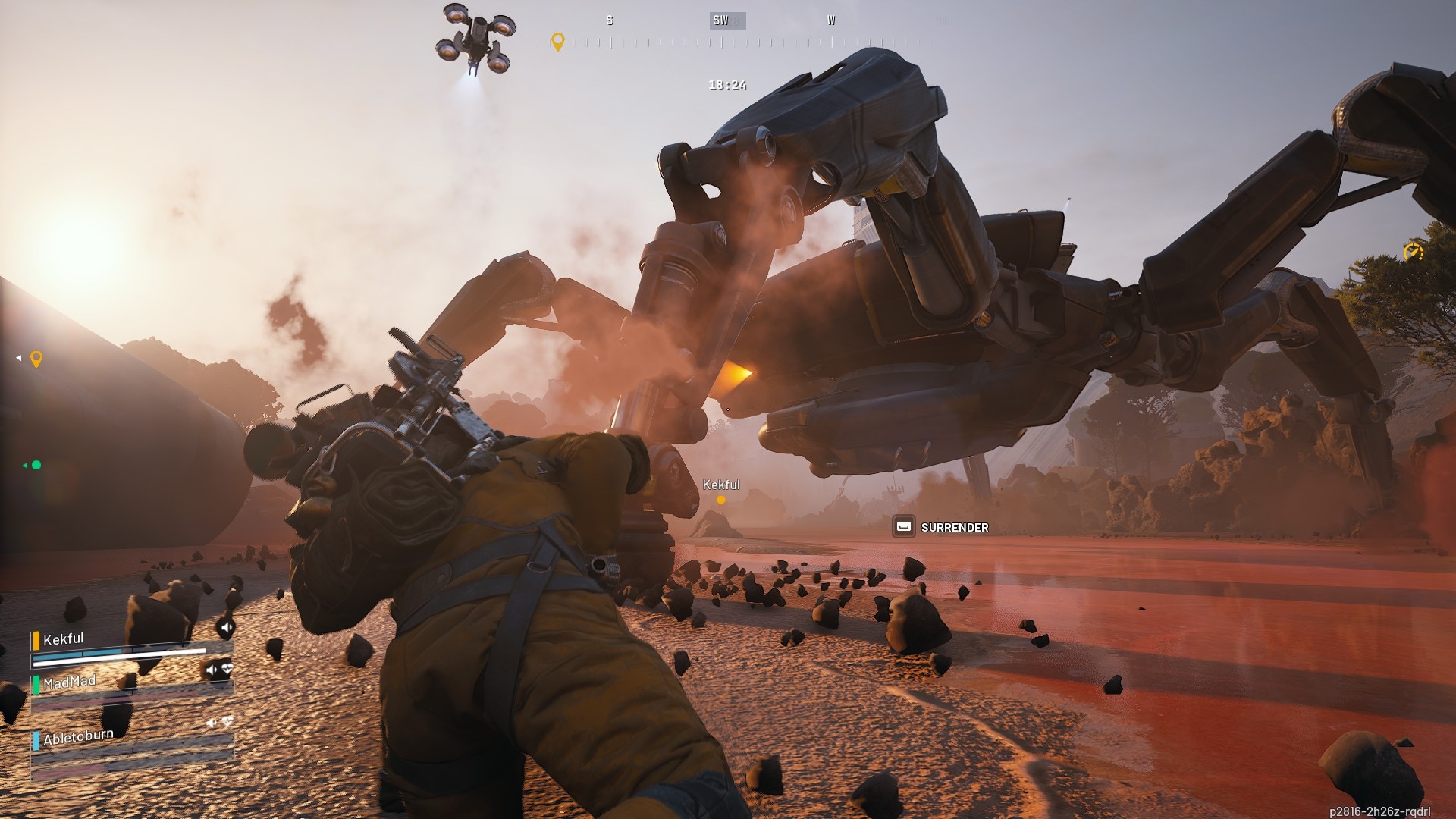1456x819 pixels.
Task: Select MadMad in the squad list
Action: pos(69,682)
